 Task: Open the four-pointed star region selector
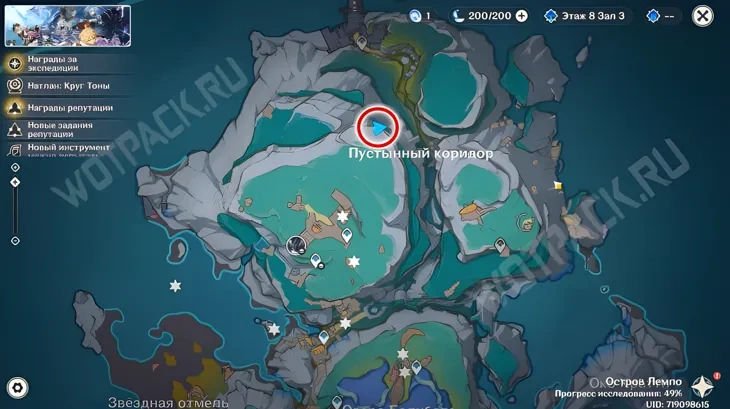(x=704, y=388)
